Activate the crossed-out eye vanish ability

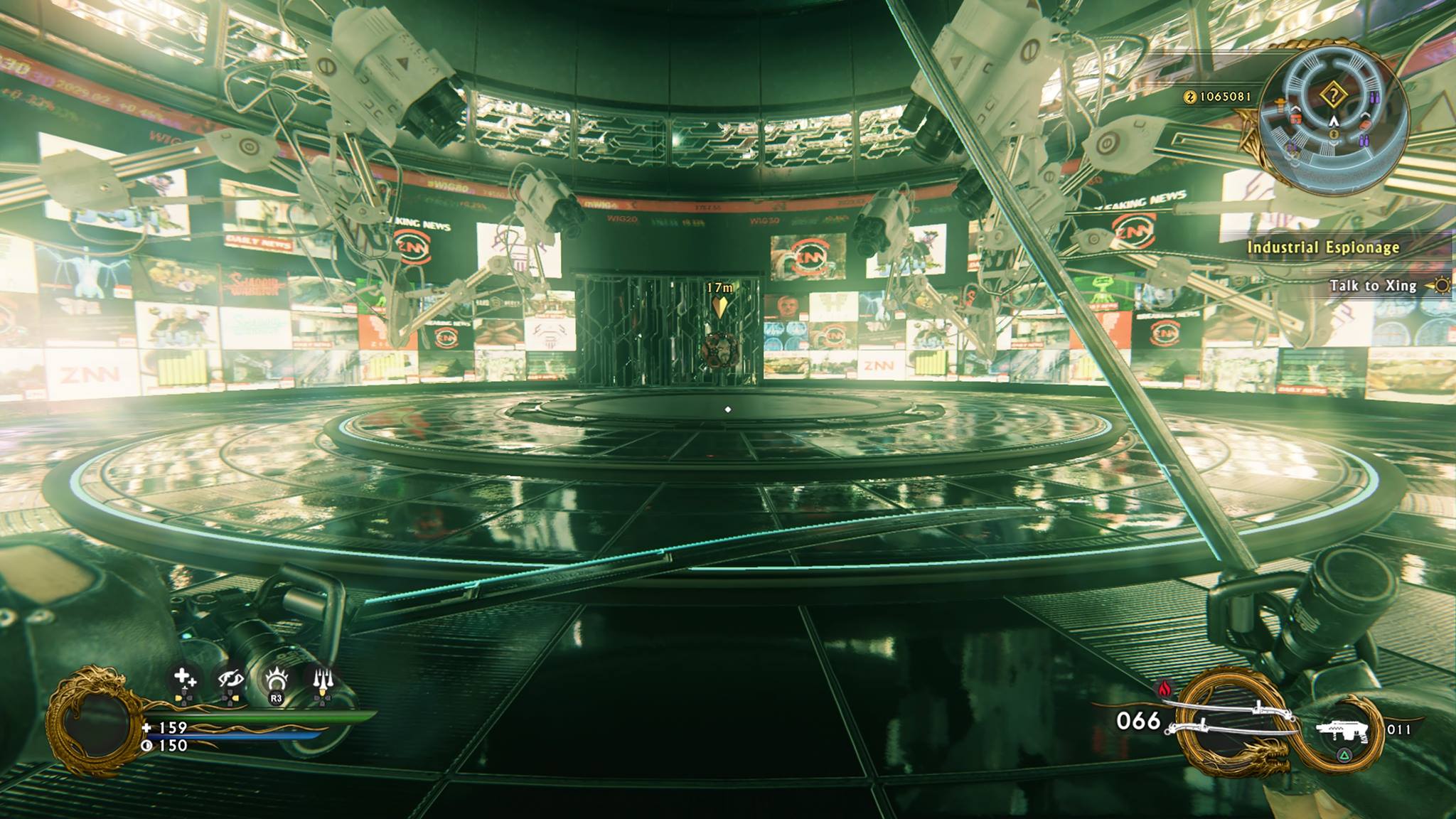(x=230, y=680)
